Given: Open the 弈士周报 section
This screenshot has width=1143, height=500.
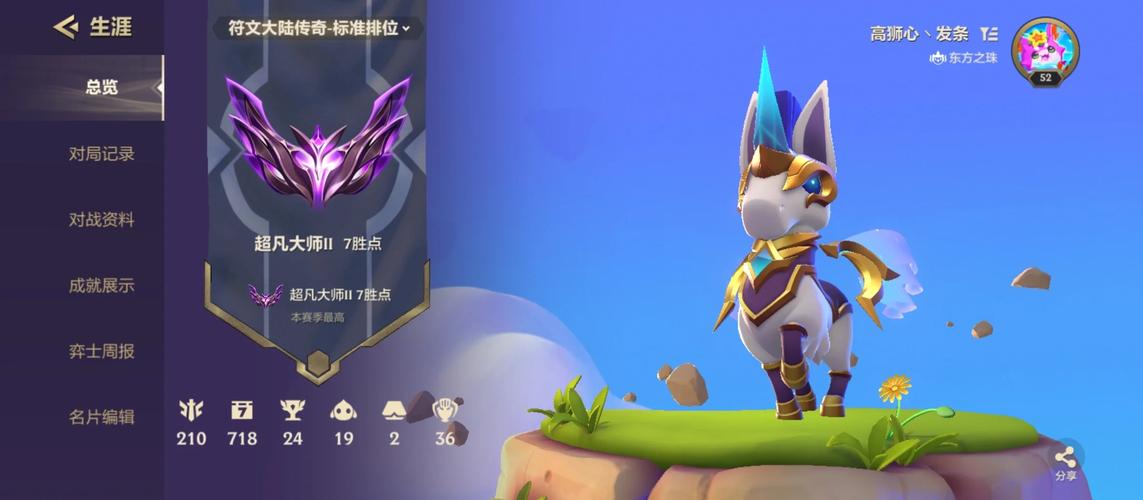Looking at the screenshot, I should click(101, 352).
